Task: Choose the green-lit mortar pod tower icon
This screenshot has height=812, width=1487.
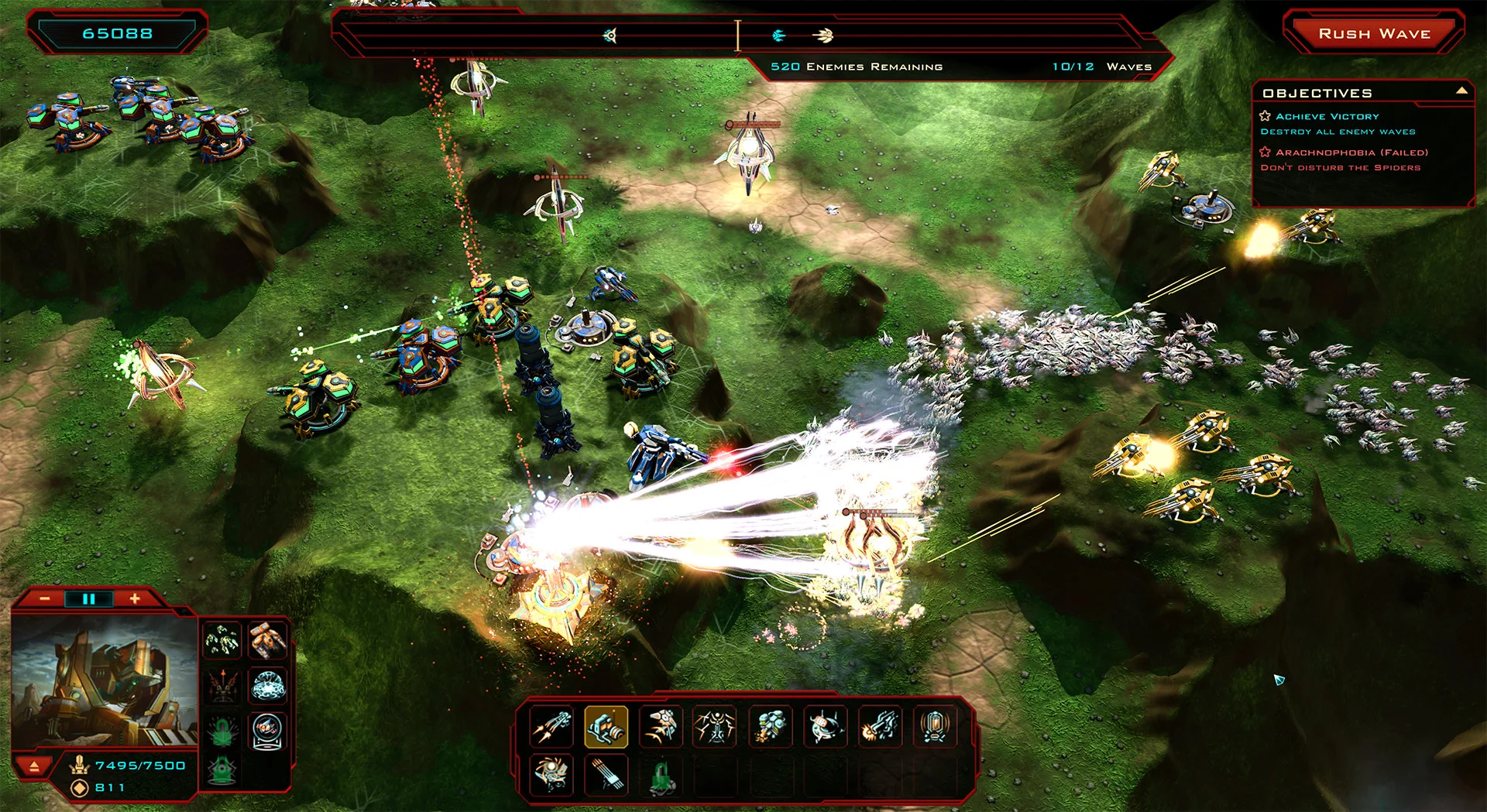Action: click(770, 727)
